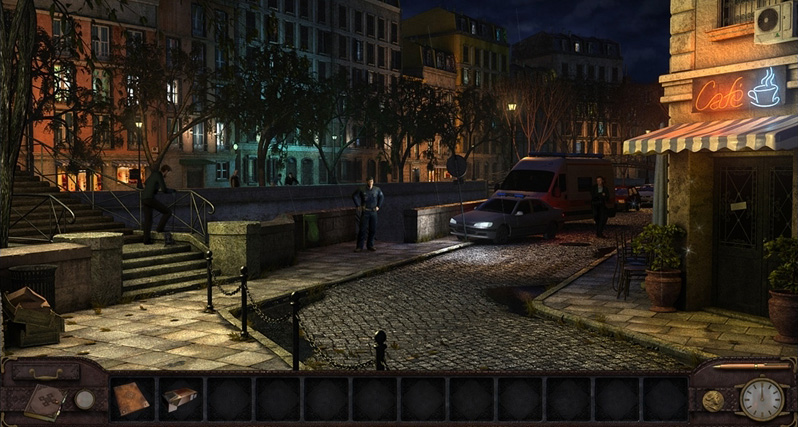The height and width of the screenshot is (427, 798).
Task: Select the brown leather book inventory item
Action: coord(132,398)
